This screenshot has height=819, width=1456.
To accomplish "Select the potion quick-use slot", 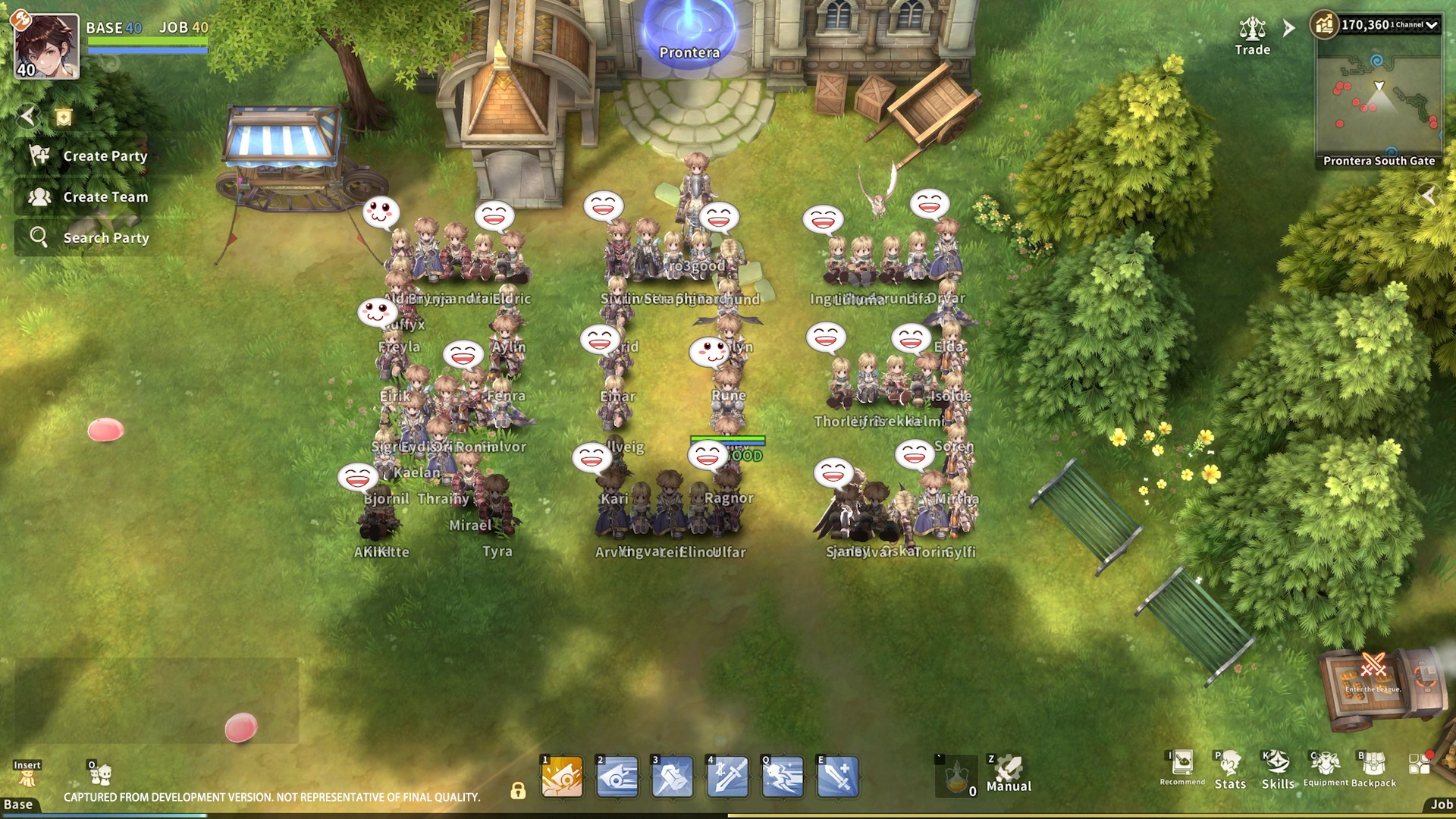I will 957,775.
